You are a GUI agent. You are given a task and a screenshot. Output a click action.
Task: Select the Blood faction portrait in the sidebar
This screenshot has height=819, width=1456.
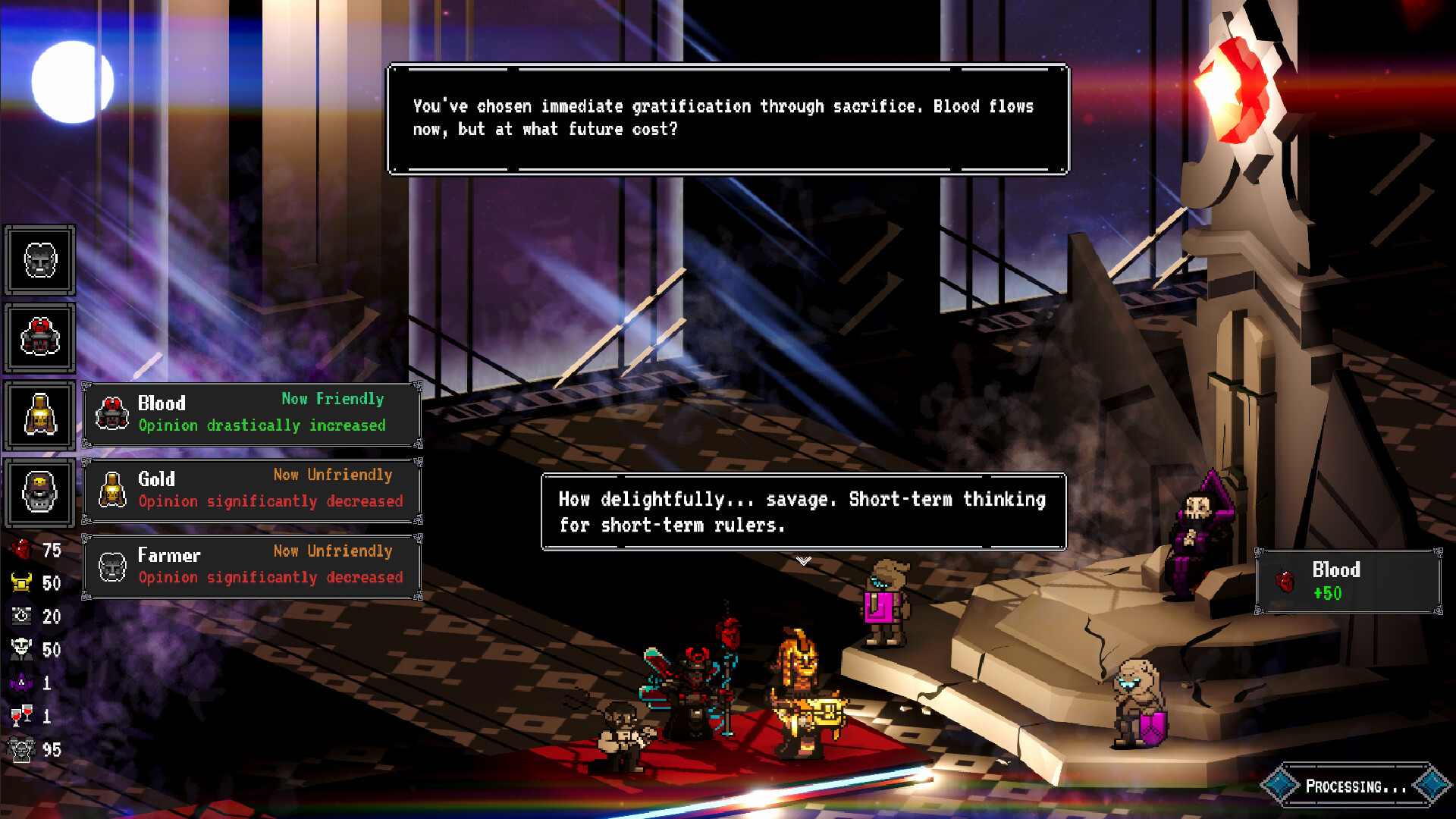[x=40, y=337]
